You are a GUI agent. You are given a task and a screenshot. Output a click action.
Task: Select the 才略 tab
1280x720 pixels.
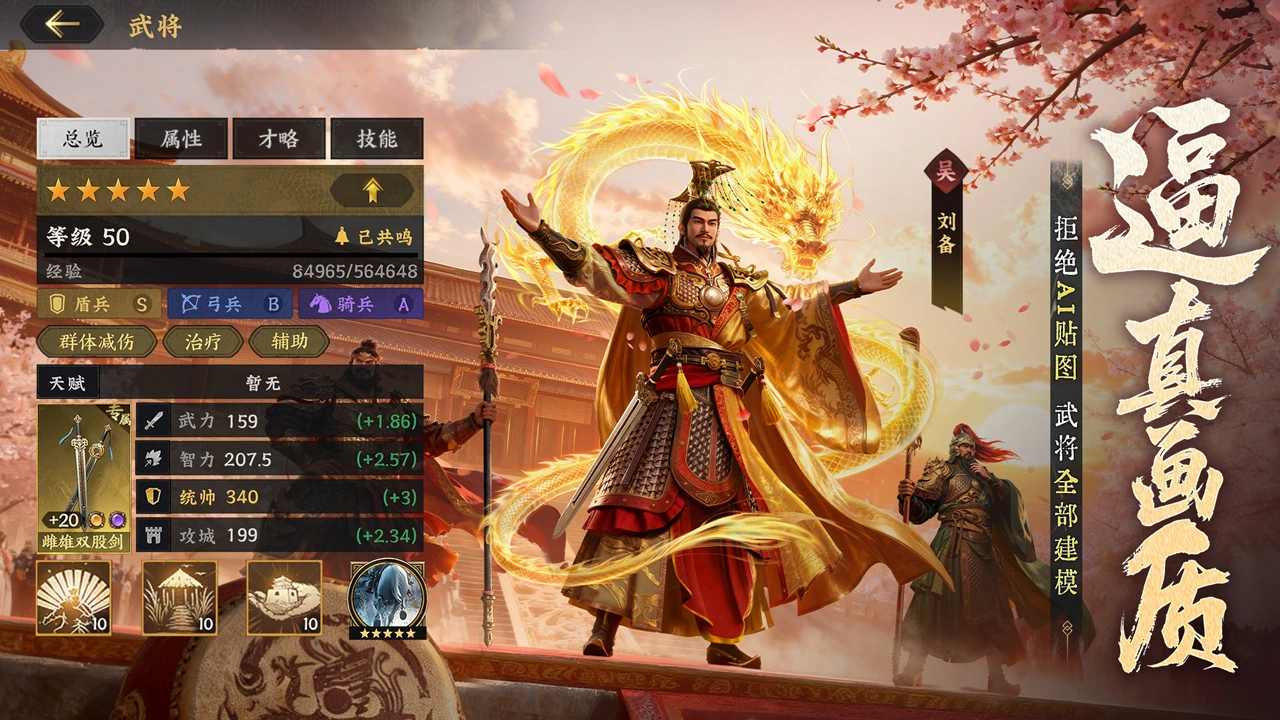click(279, 139)
